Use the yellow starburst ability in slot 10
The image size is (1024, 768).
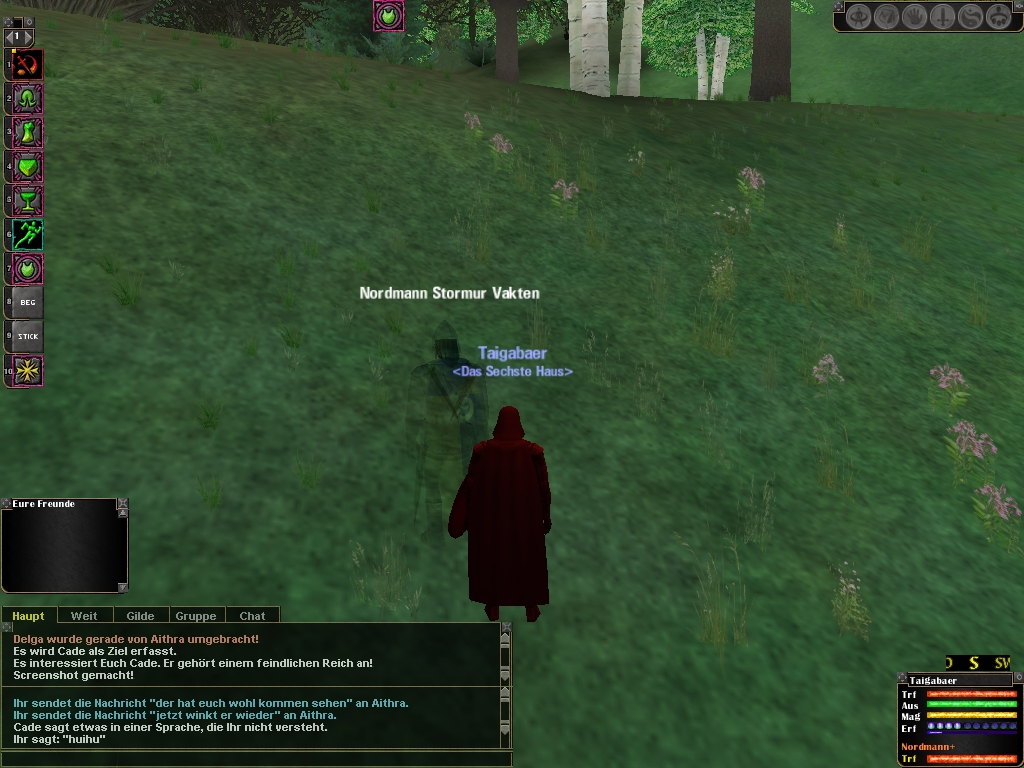27,370
